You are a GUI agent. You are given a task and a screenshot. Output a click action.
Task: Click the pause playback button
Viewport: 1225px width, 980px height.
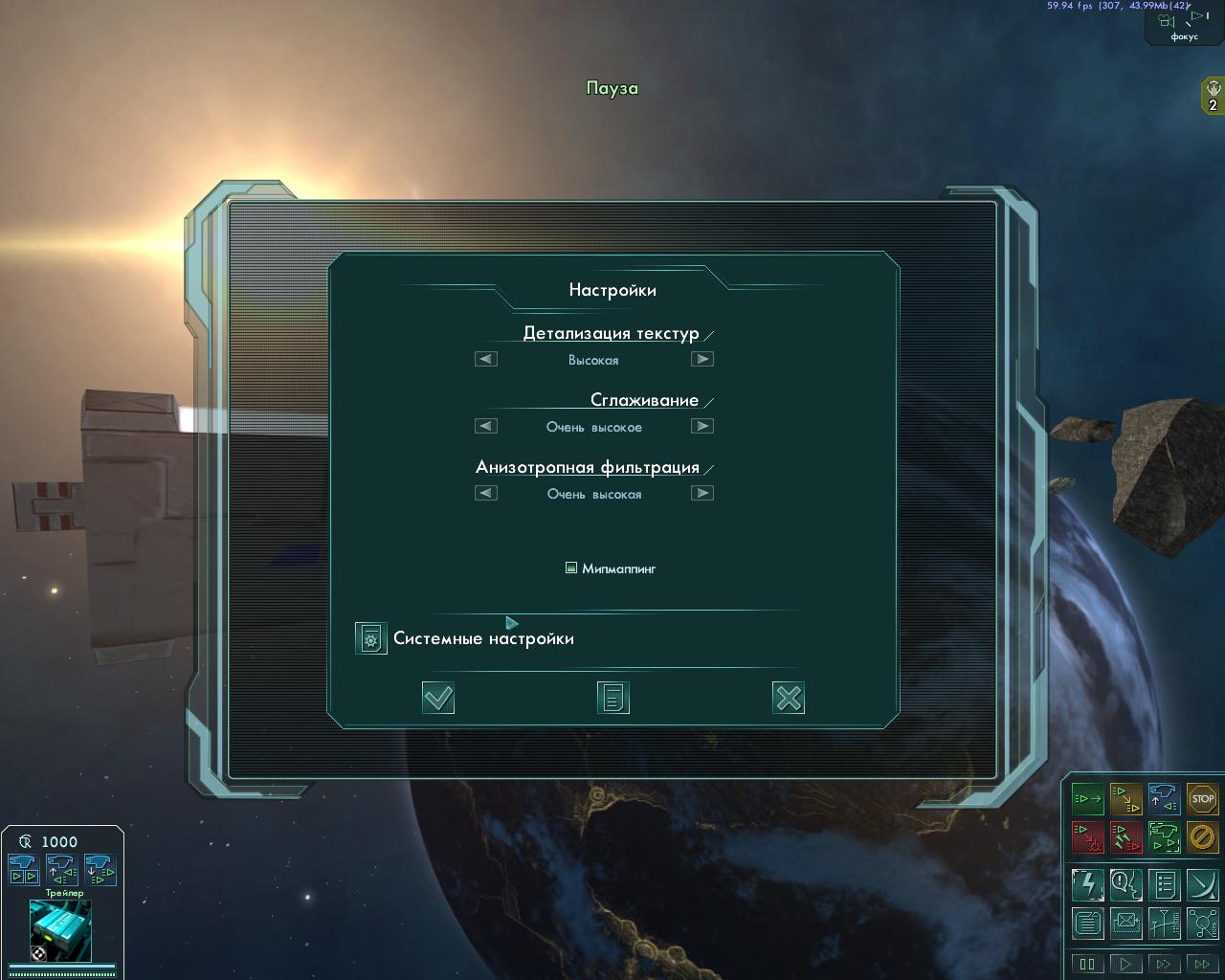tap(1087, 964)
